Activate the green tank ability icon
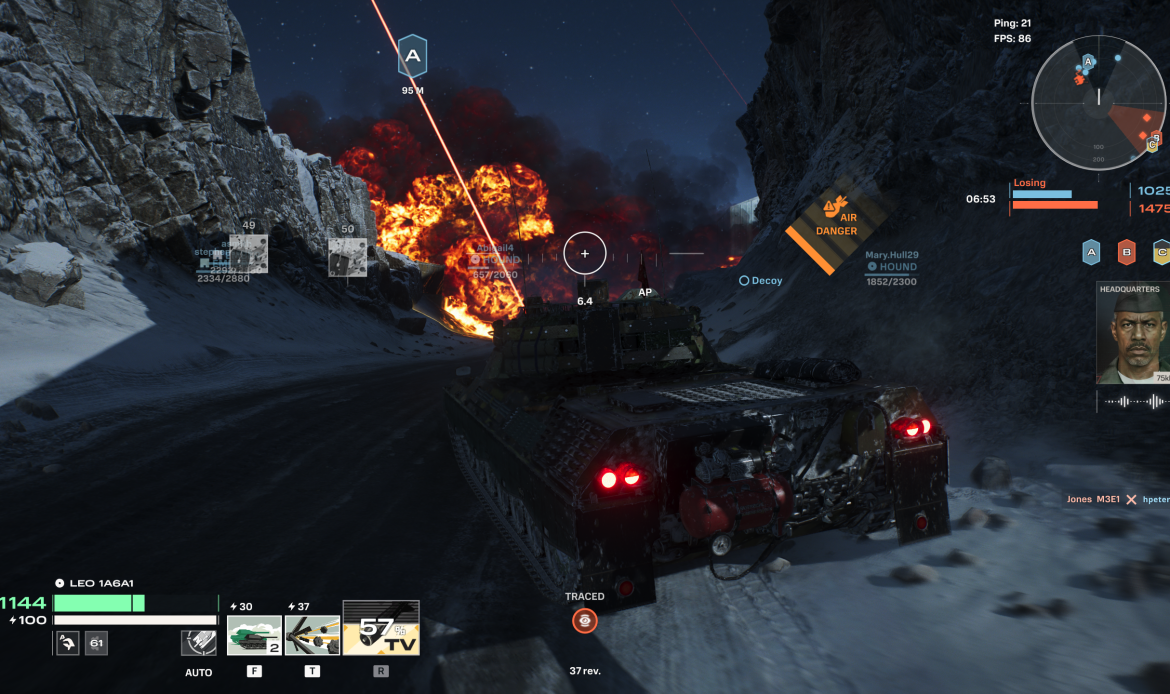 254,635
